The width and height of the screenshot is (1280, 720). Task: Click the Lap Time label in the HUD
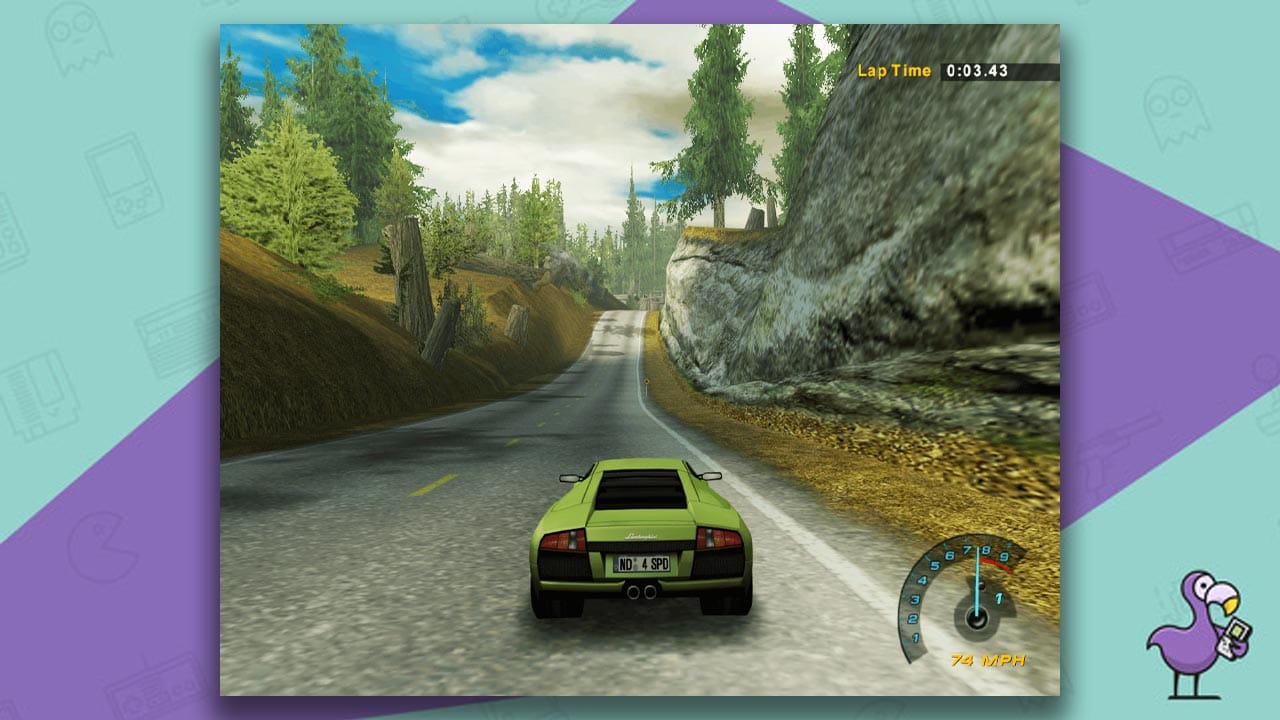[x=895, y=70]
